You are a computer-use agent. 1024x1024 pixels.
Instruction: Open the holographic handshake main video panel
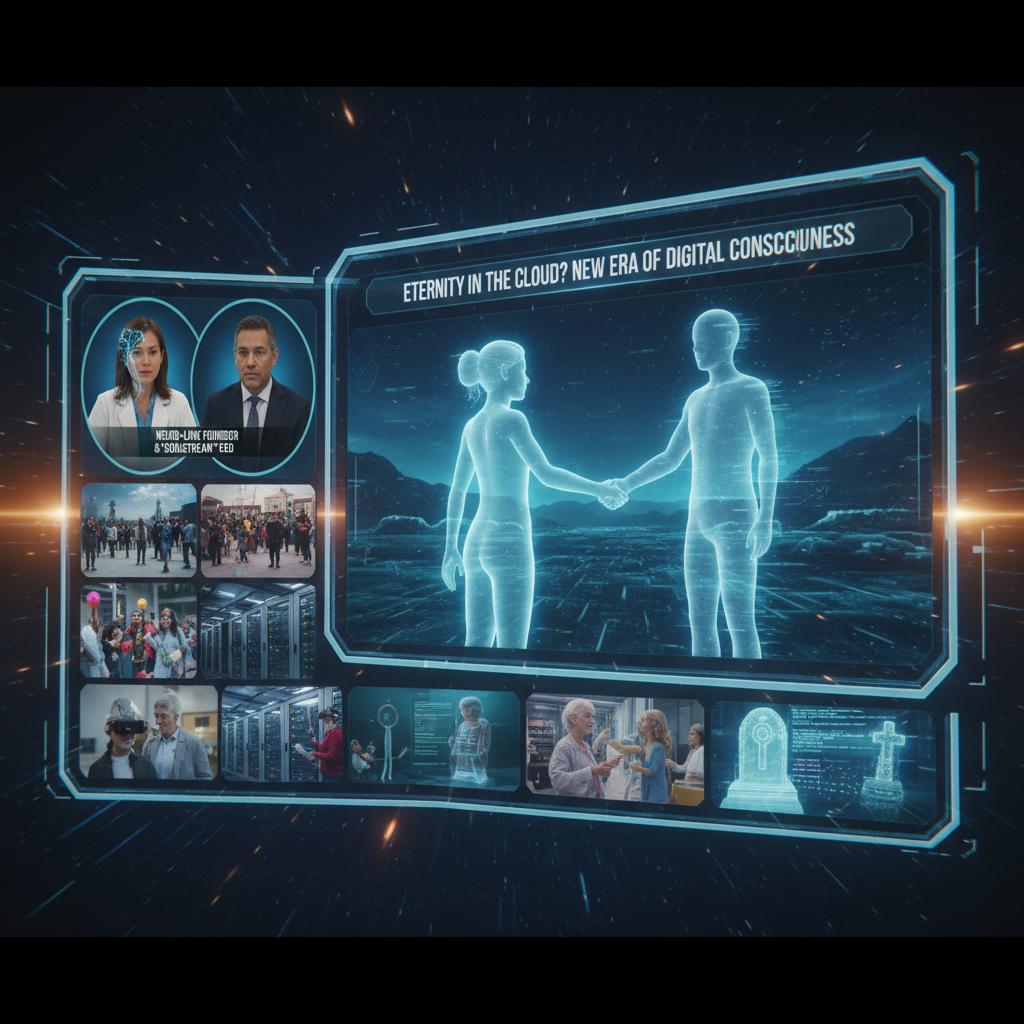click(x=640, y=490)
